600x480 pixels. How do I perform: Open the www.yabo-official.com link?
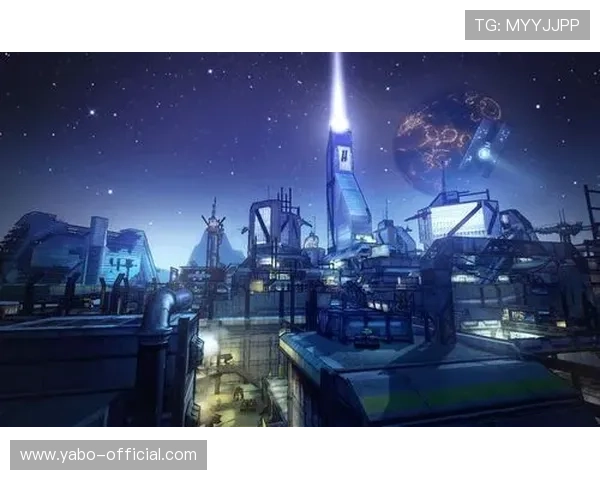(x=108, y=455)
